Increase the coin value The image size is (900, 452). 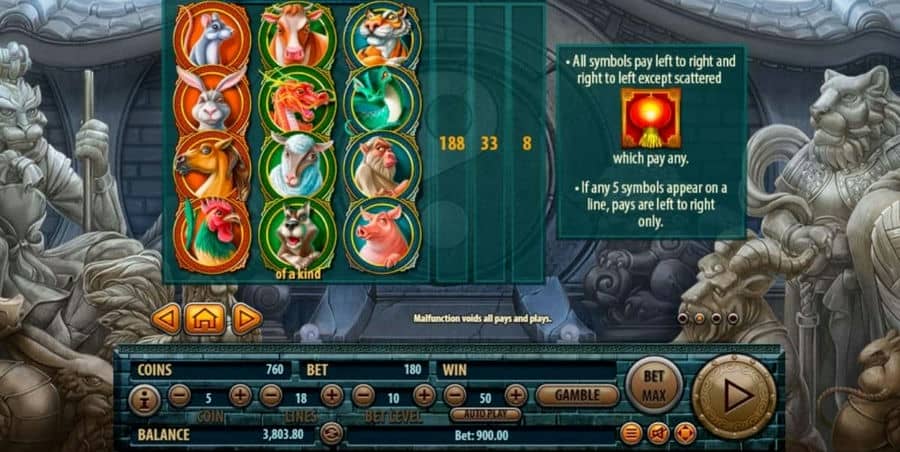point(240,396)
